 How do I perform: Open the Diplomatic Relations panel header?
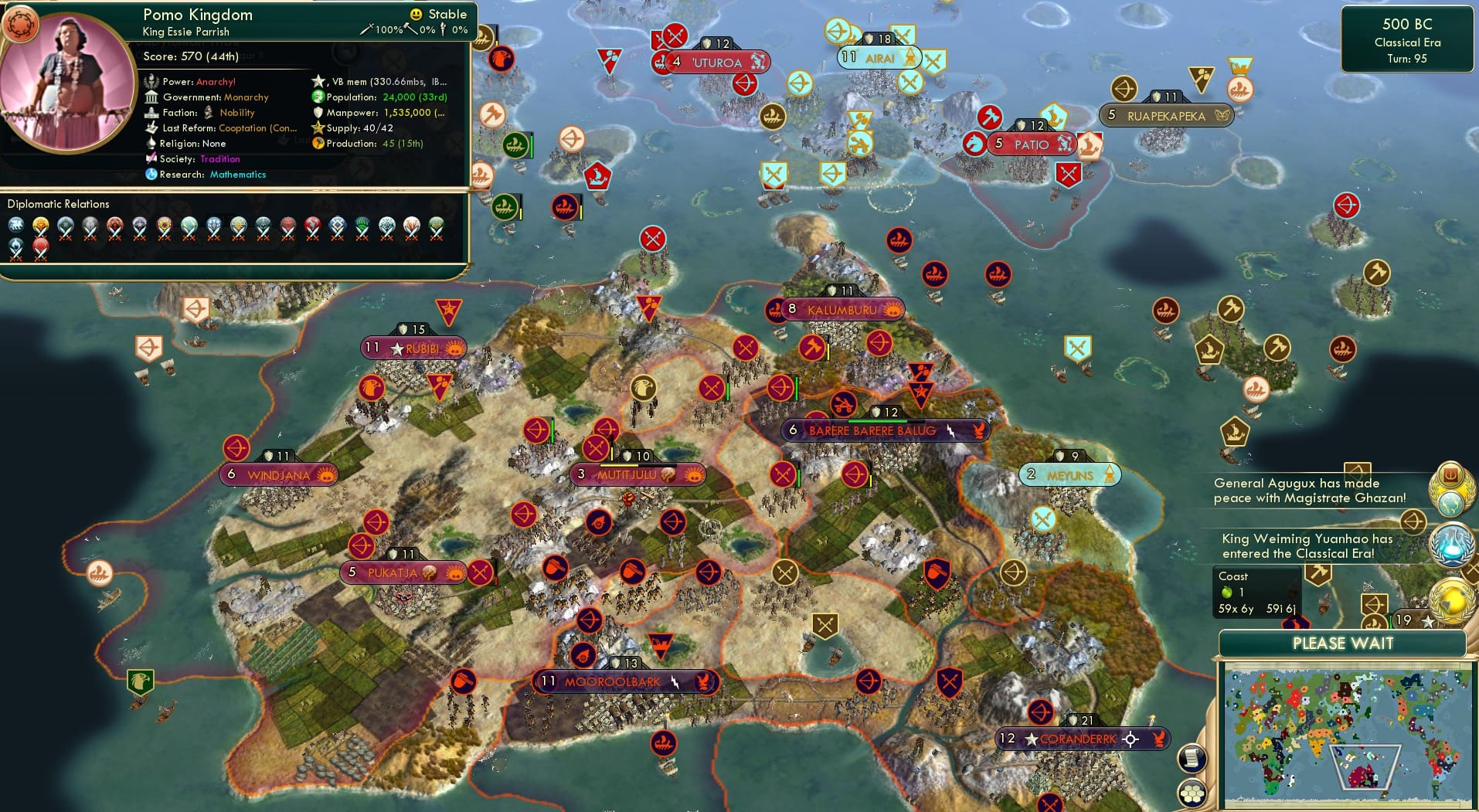59,204
